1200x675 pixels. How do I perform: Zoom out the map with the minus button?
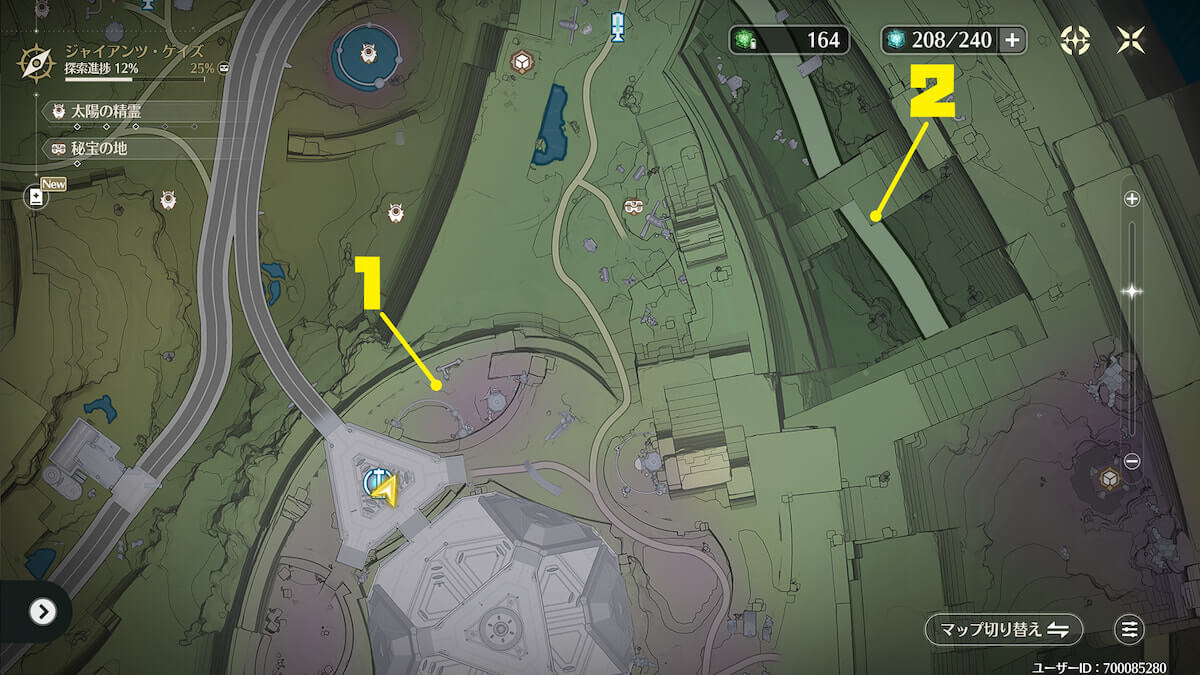point(1132,461)
